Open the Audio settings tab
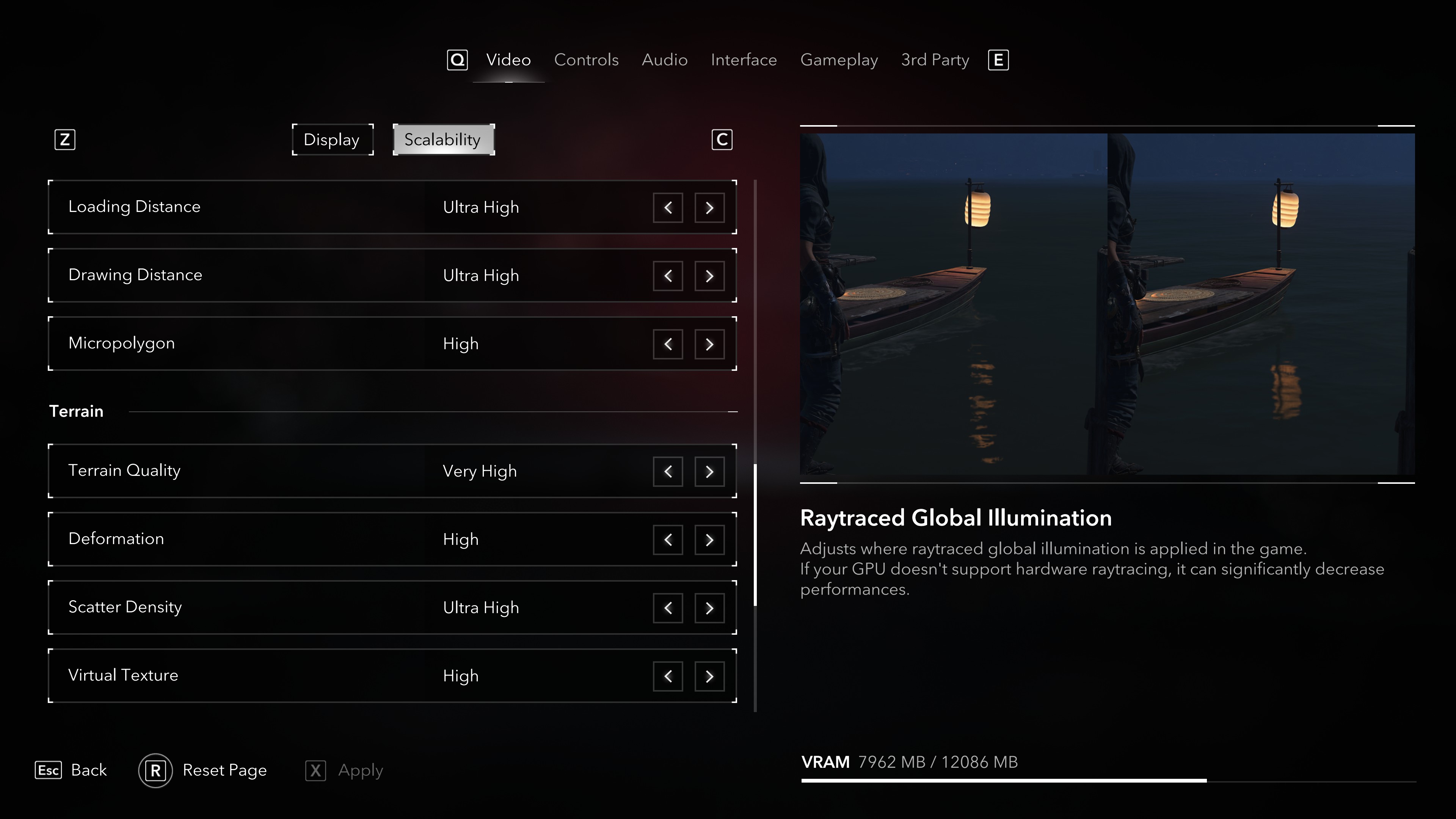This screenshot has width=1456, height=819. 664,60
